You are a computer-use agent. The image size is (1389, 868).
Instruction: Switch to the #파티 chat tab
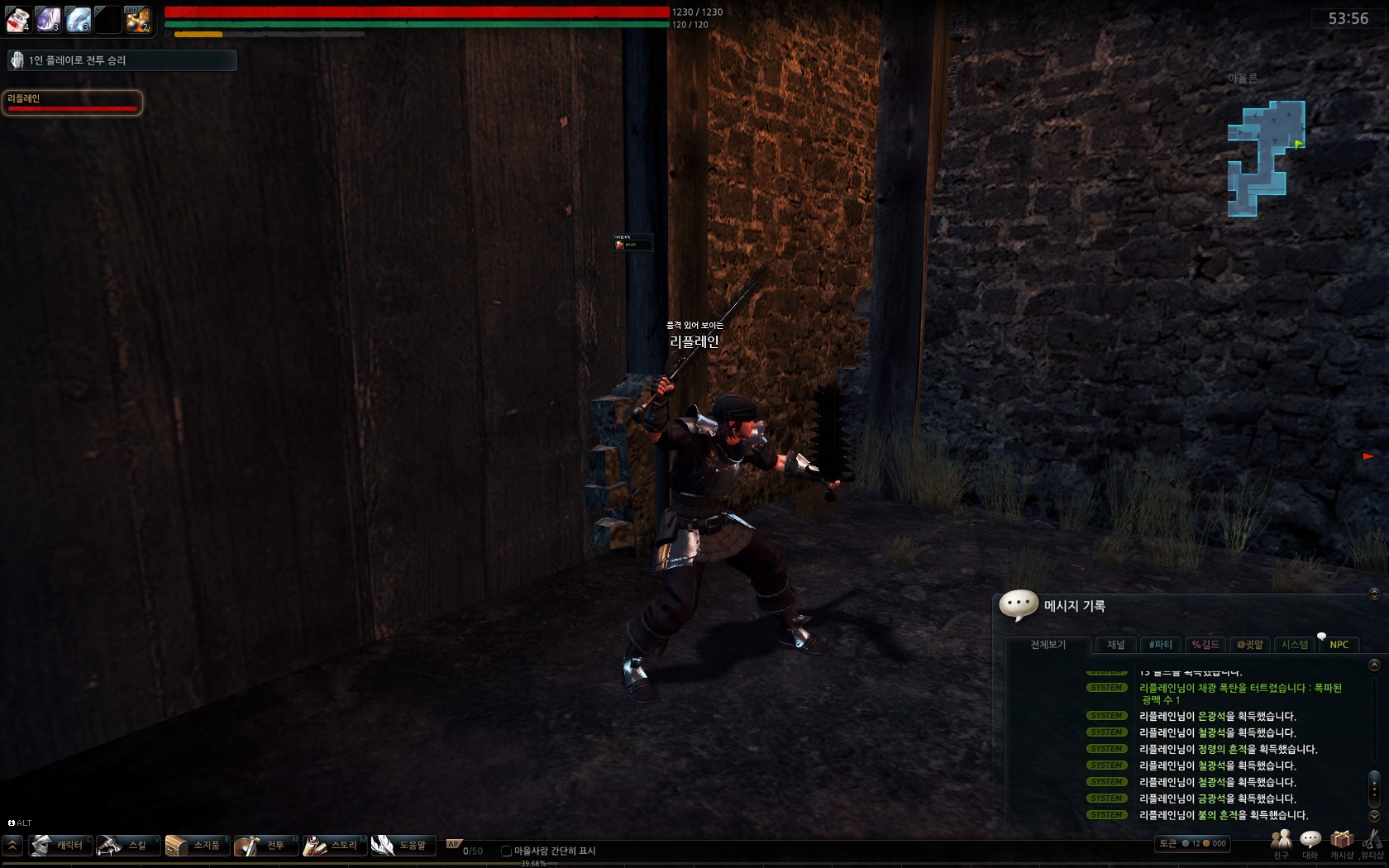click(1161, 645)
